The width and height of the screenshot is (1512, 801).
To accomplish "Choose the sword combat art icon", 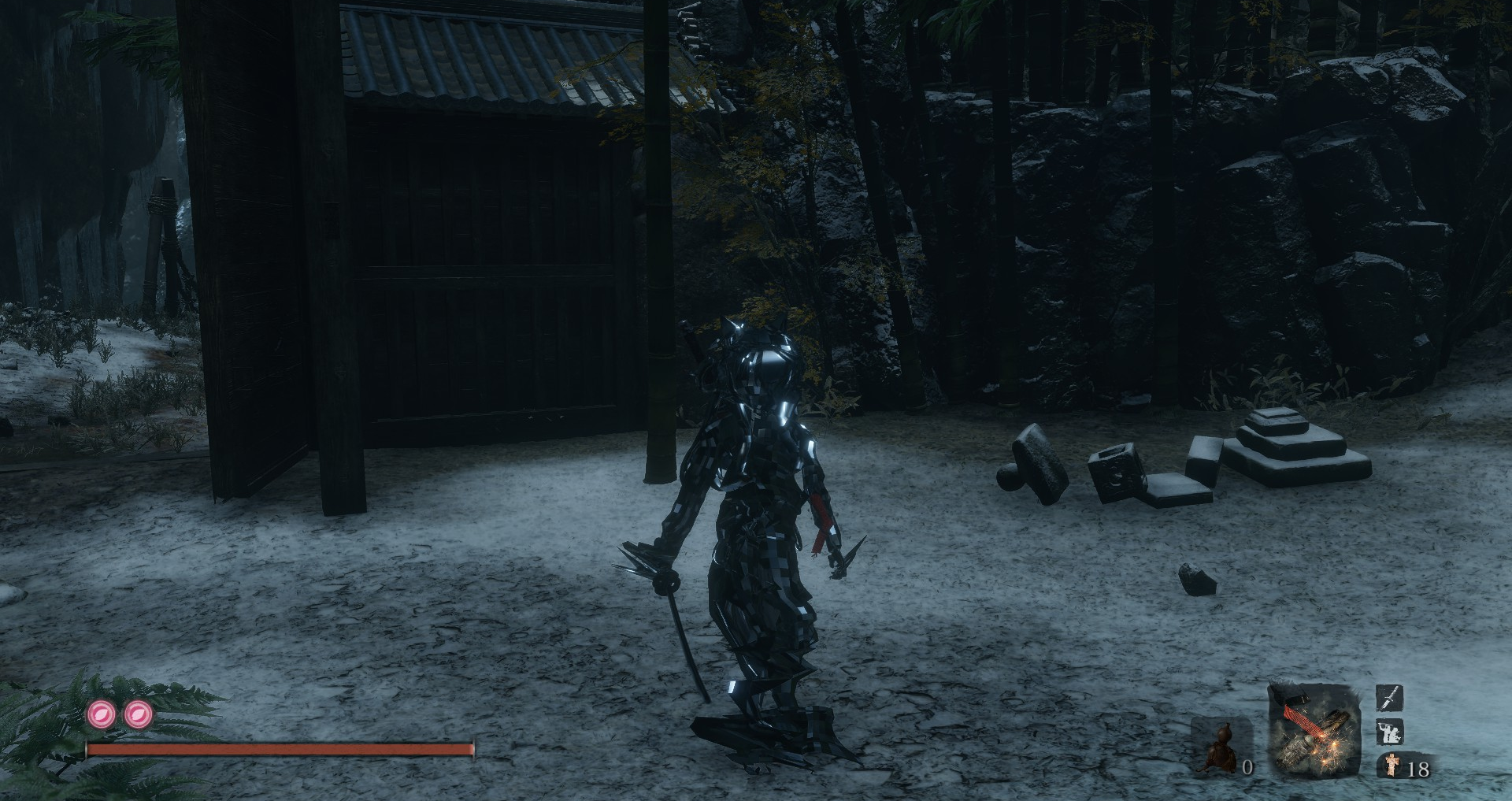I will pos(1390,698).
